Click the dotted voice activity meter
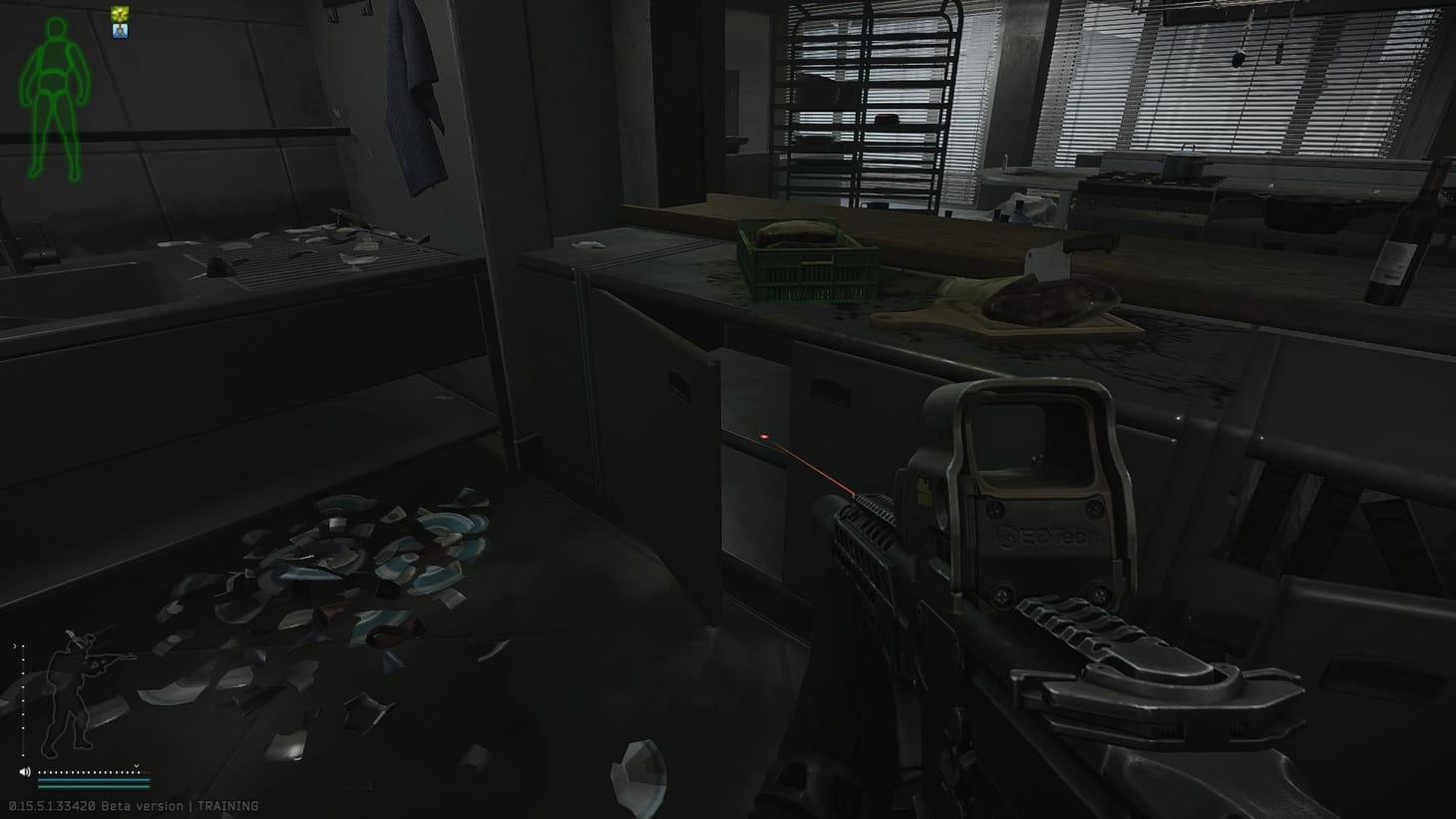This screenshot has height=819, width=1456. coord(90,772)
